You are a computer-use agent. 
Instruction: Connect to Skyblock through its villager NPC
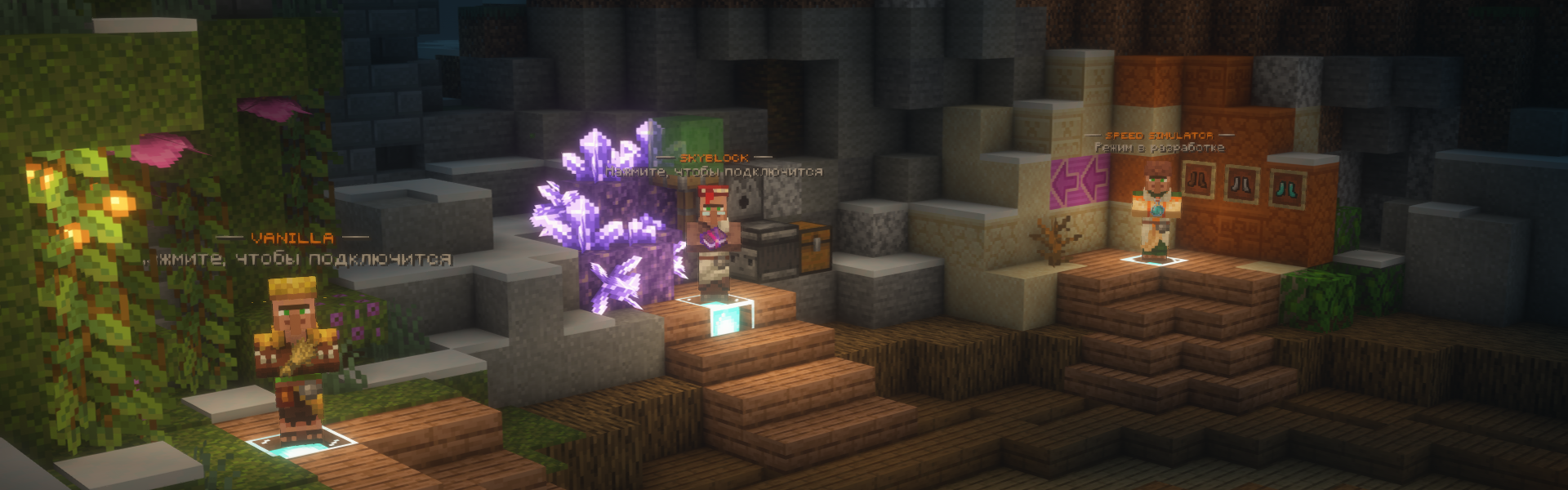click(x=715, y=241)
